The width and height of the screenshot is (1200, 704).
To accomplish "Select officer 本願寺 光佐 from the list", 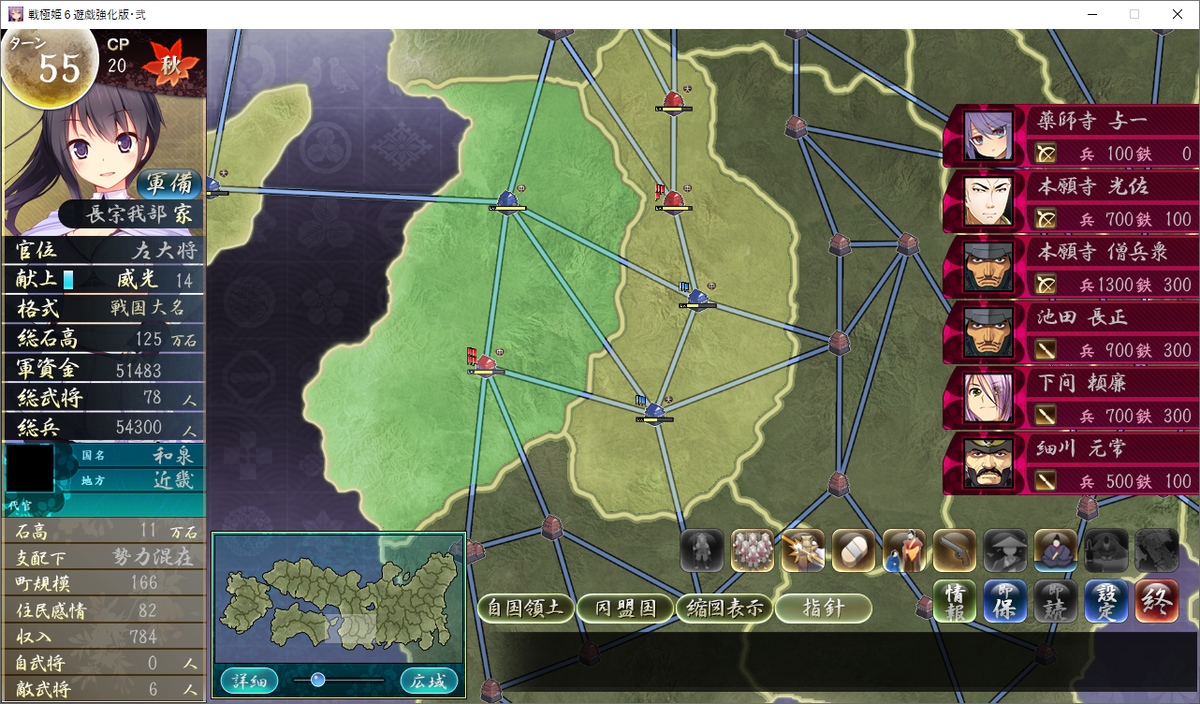I will pyautogui.click(x=1070, y=201).
